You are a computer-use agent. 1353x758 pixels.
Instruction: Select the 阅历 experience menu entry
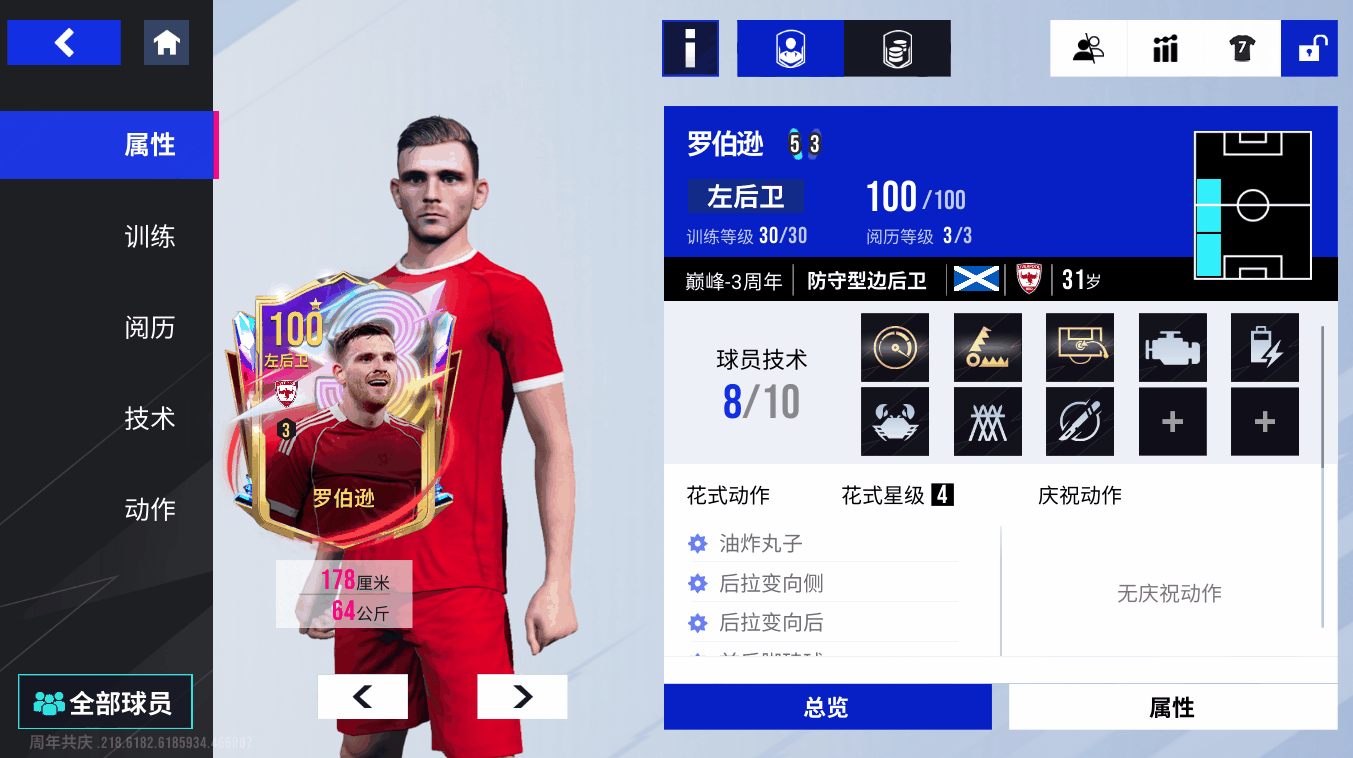point(150,327)
